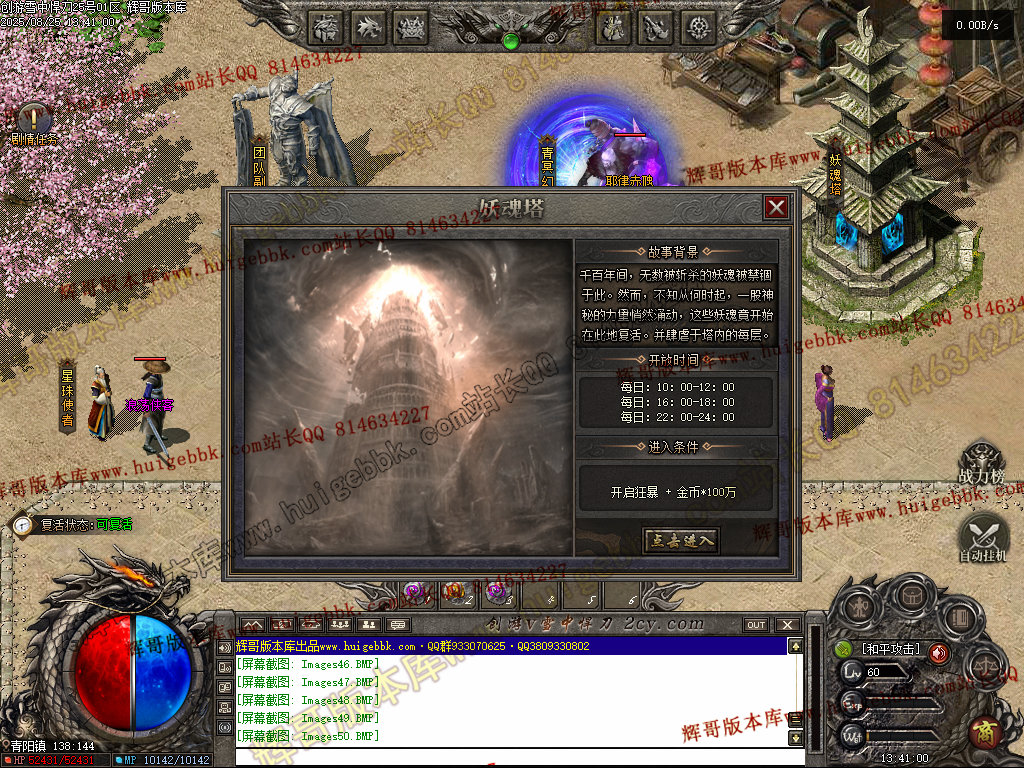
Task: Click the OUT button on chat bar
Action: (756, 625)
